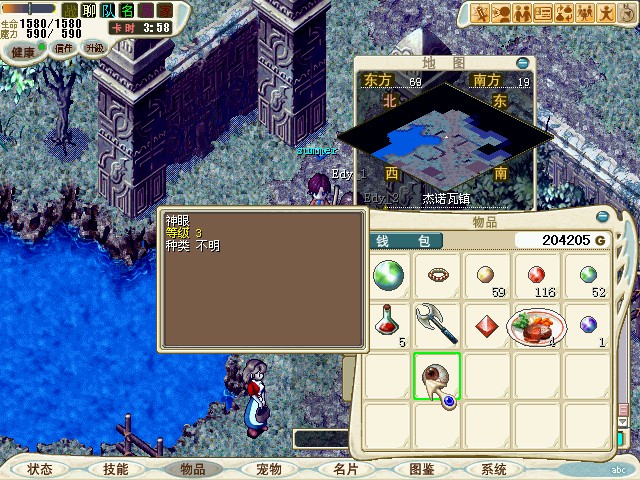Select the purple orb item slot
The width and height of the screenshot is (640, 480).
coord(588,324)
